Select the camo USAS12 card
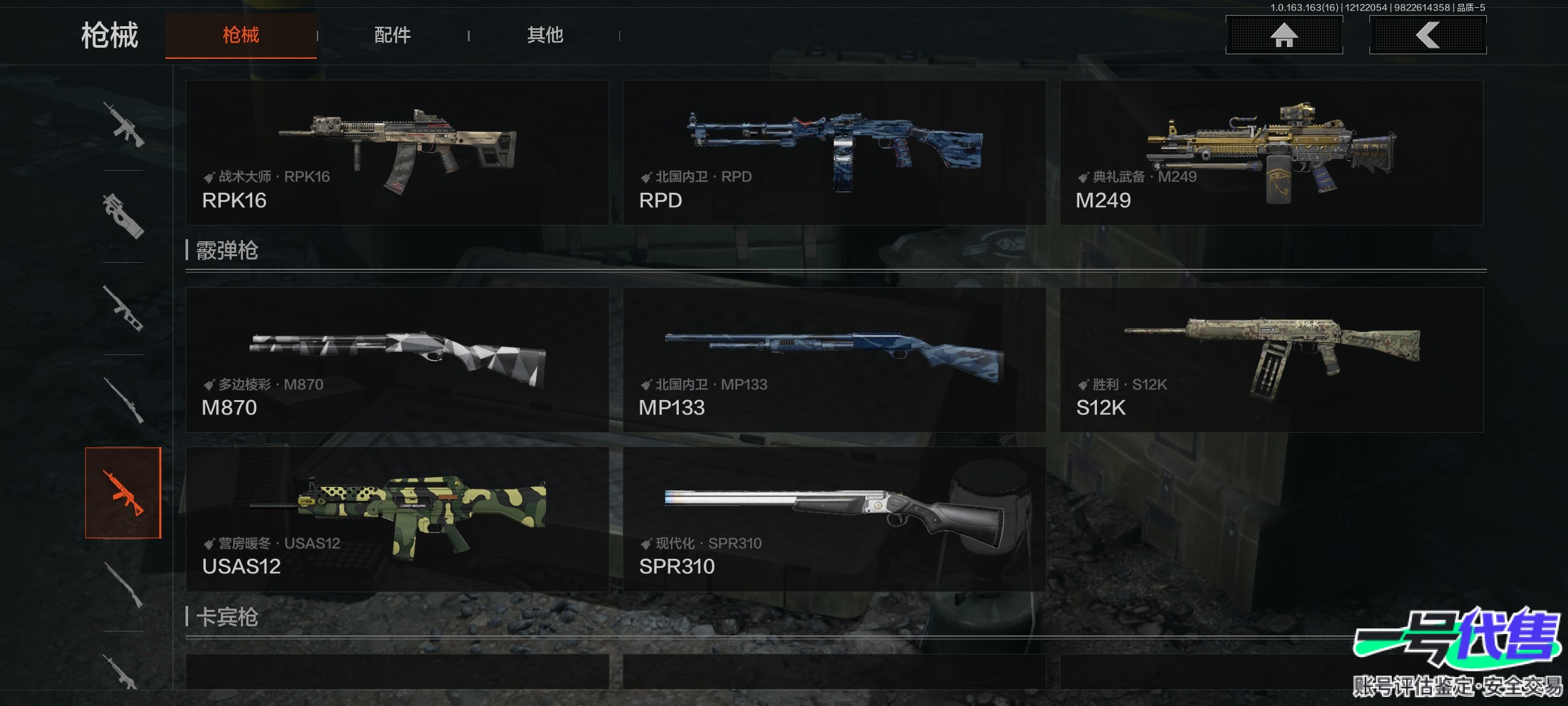The image size is (1568, 706). (397, 519)
